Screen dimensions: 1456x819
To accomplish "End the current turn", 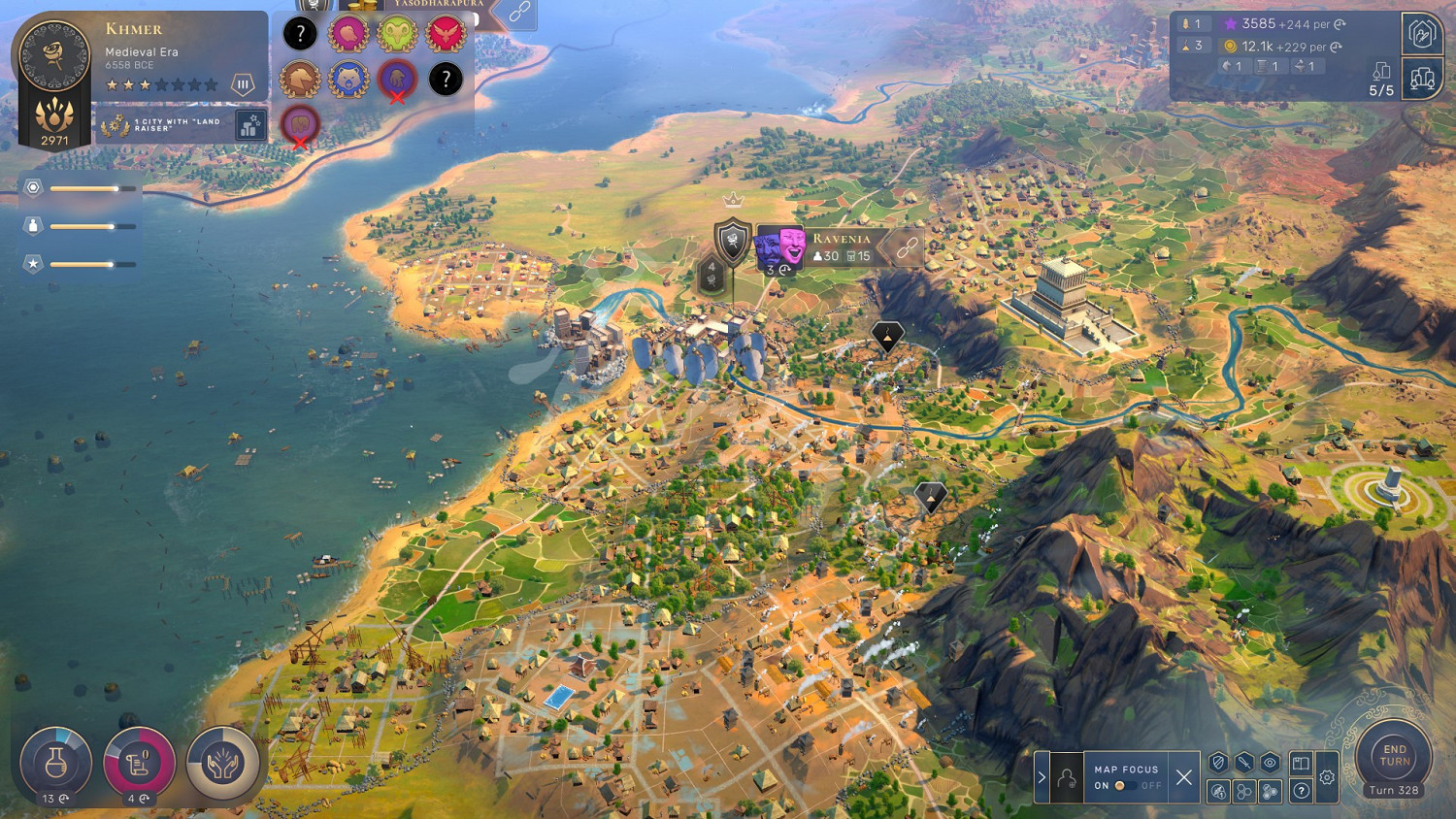I will [x=1394, y=757].
